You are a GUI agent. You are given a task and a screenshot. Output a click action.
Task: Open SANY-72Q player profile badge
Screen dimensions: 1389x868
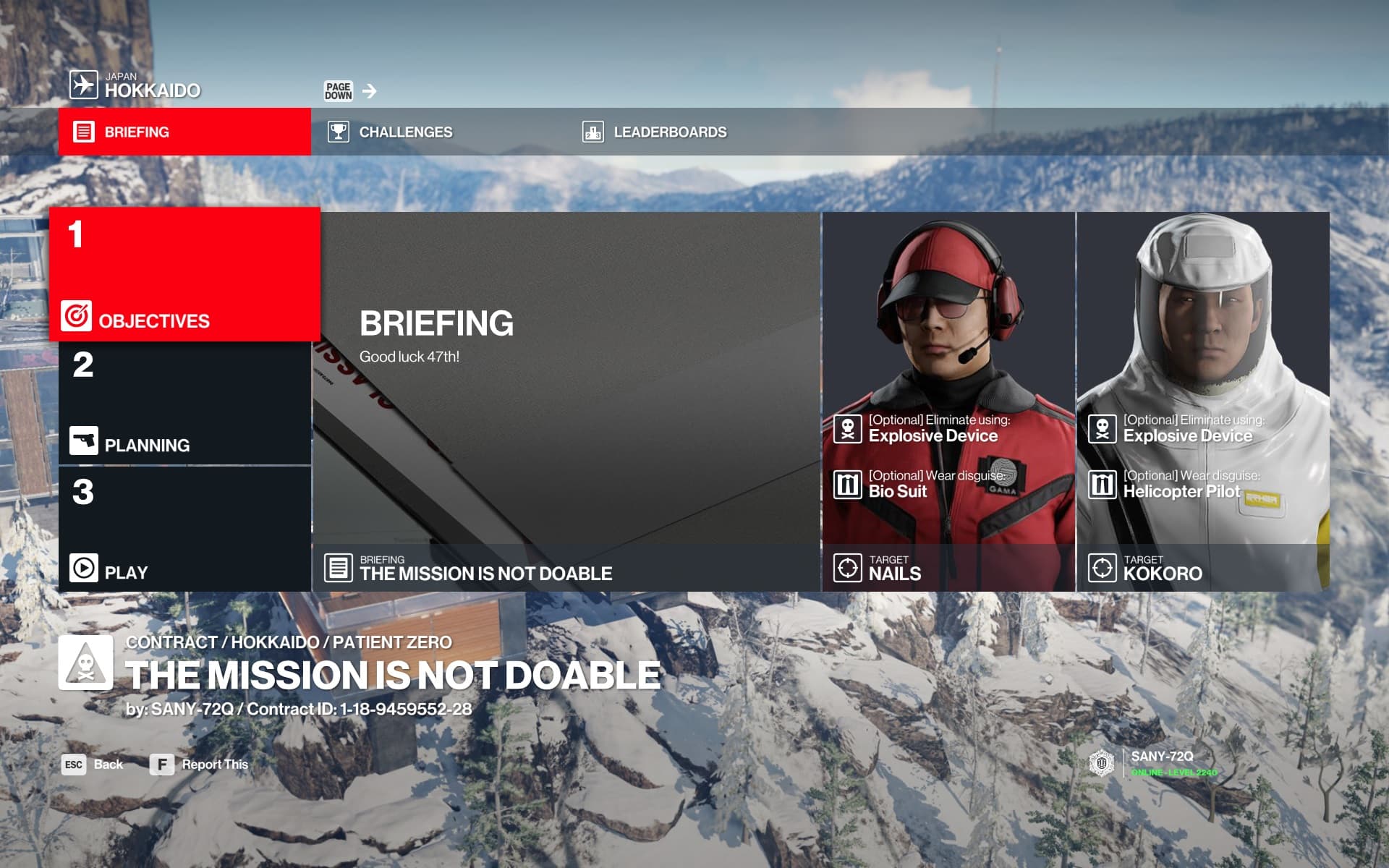(x=1154, y=763)
